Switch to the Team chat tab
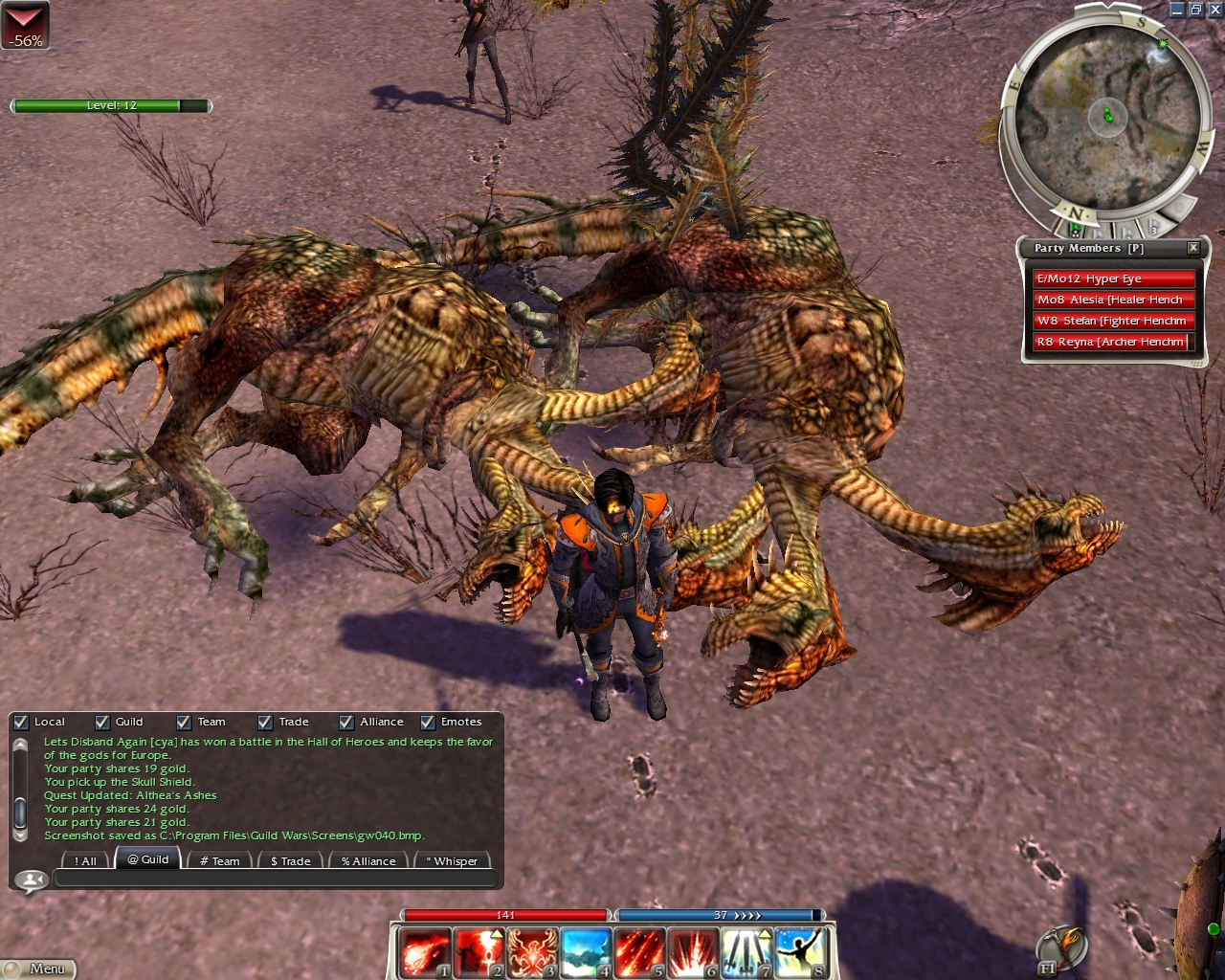 pyautogui.click(x=219, y=860)
